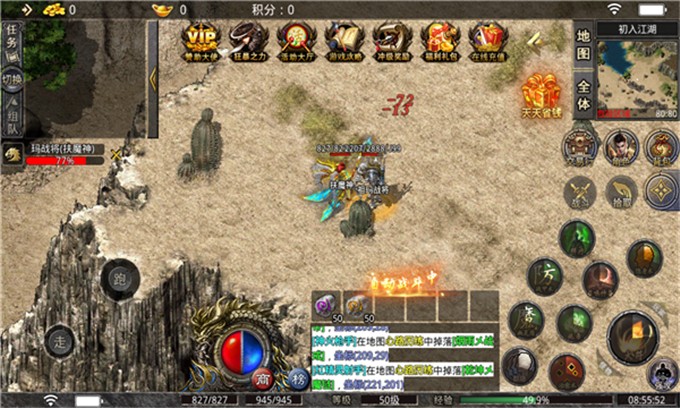Tap the 走 walk button

click(60, 340)
